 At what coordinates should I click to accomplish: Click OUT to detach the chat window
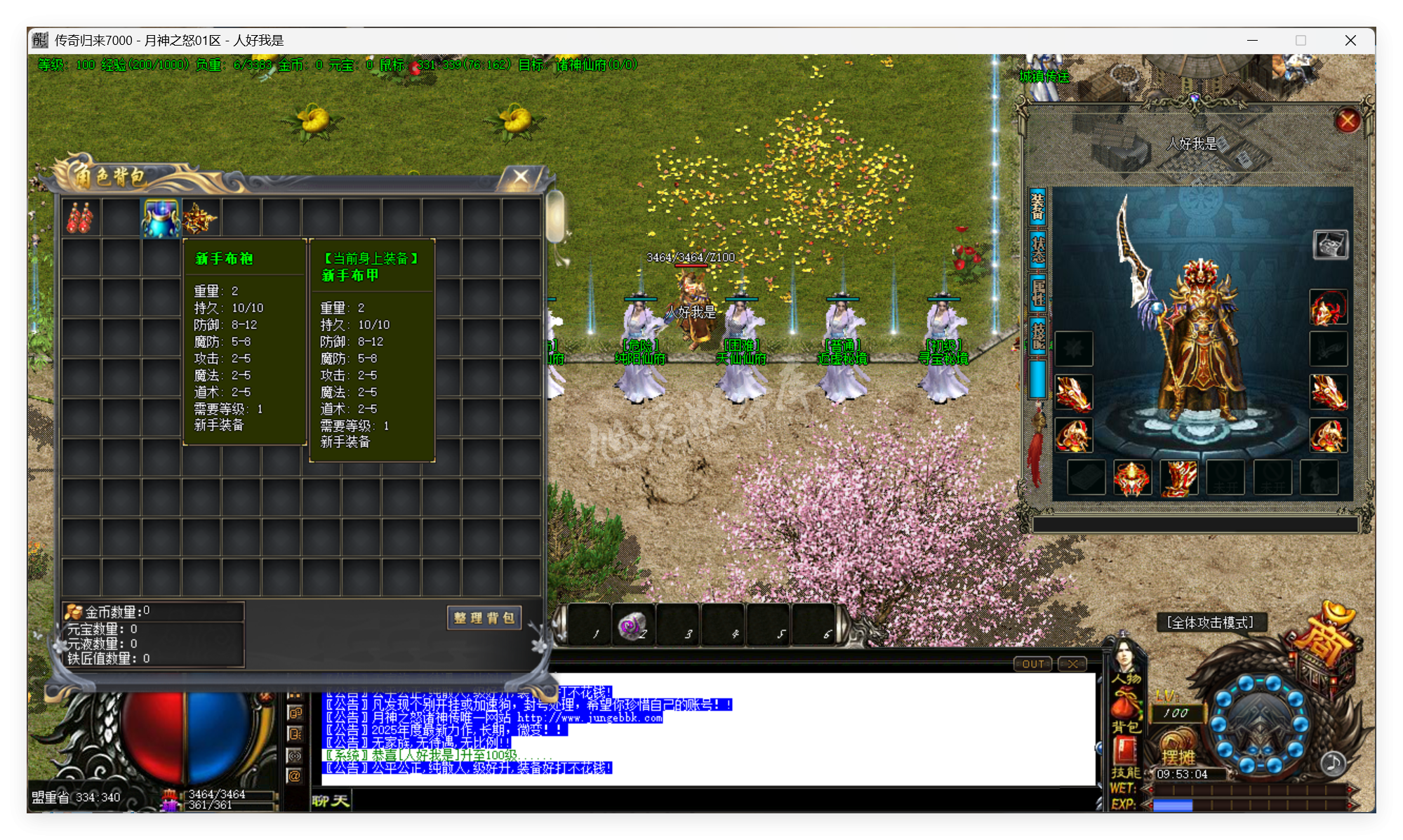(1032, 663)
